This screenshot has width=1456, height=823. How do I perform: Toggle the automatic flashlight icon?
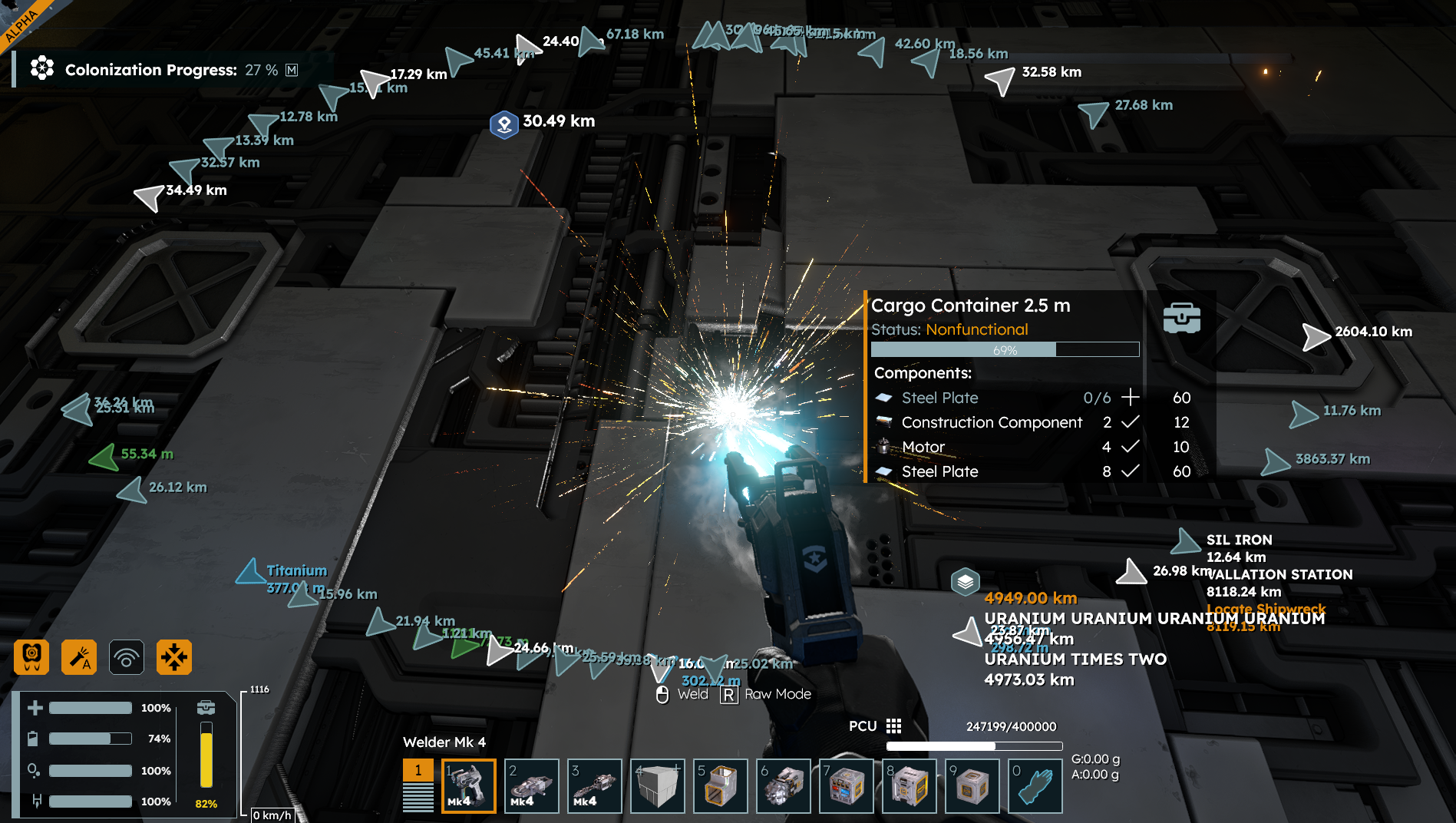79,657
